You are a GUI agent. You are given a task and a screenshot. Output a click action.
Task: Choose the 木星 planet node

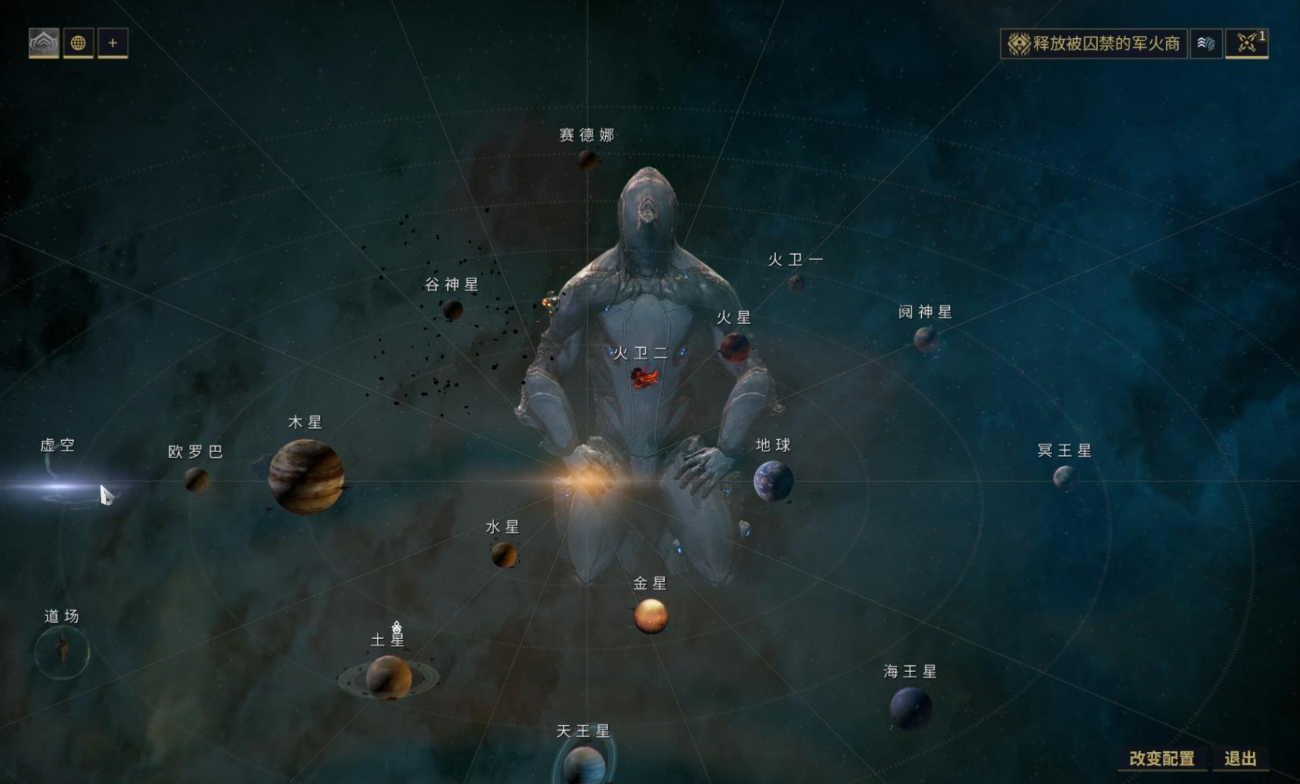click(x=306, y=476)
